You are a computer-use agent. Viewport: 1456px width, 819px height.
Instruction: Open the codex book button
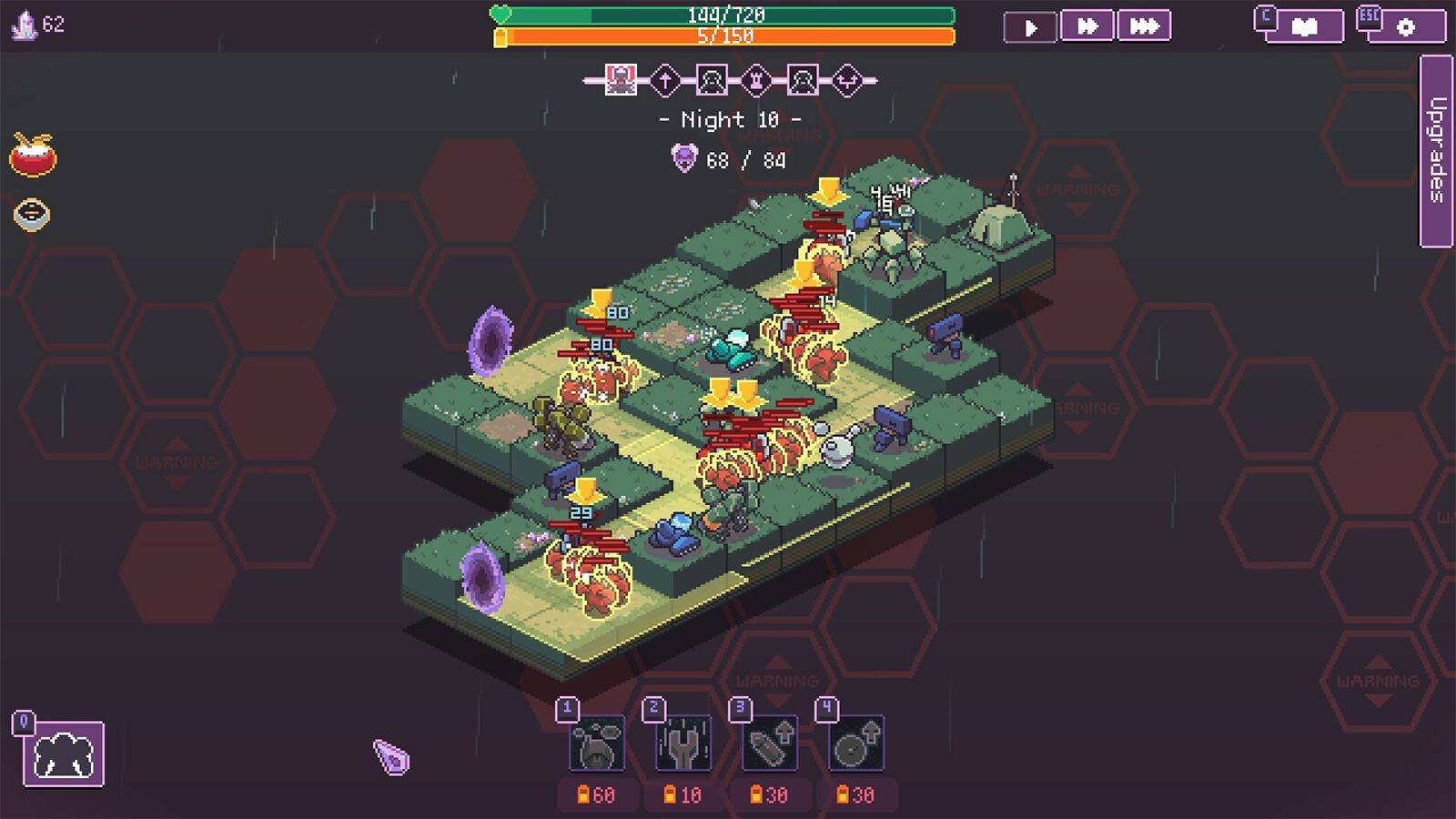click(x=1305, y=26)
